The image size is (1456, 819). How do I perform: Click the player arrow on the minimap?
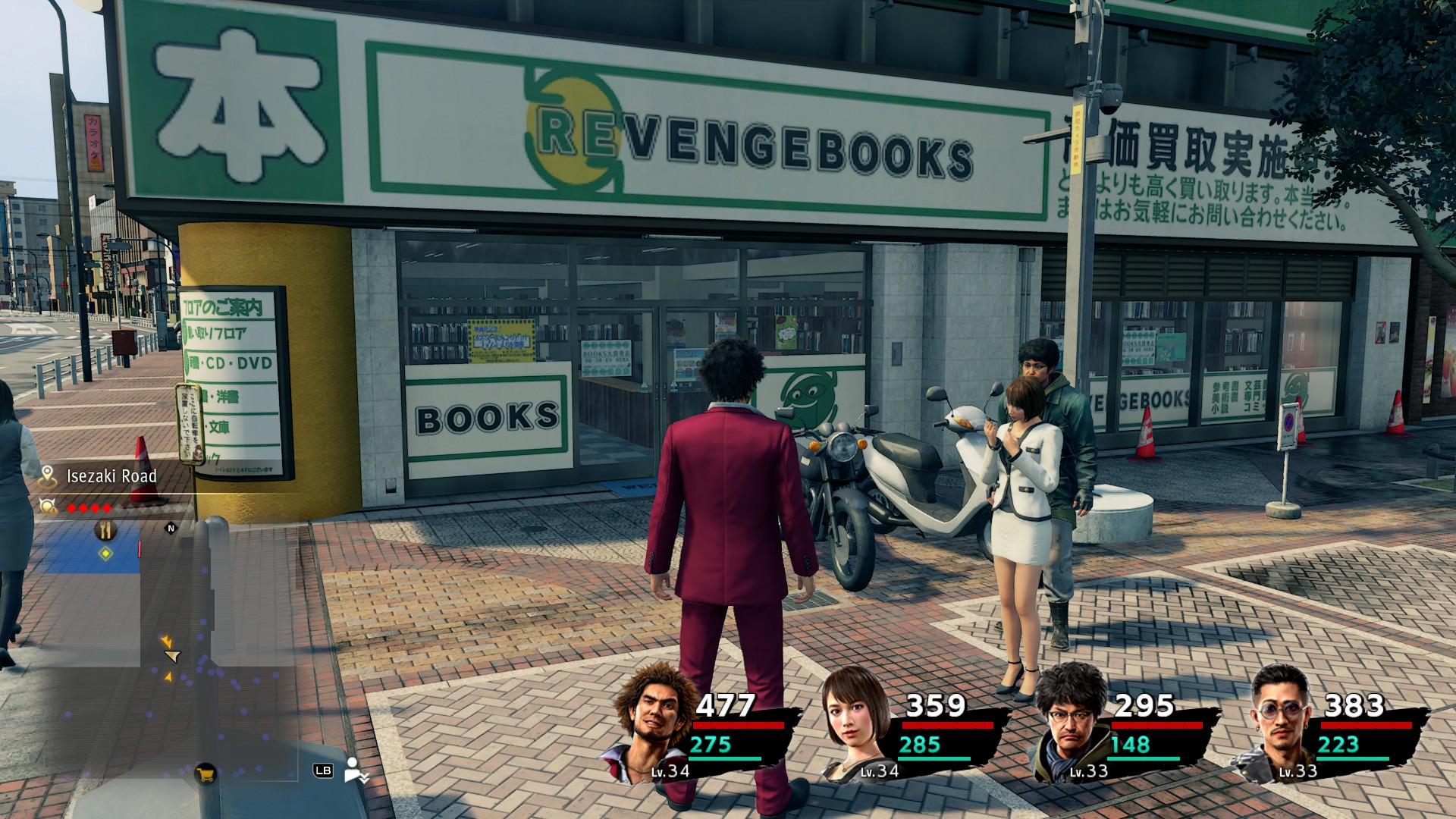(x=173, y=656)
